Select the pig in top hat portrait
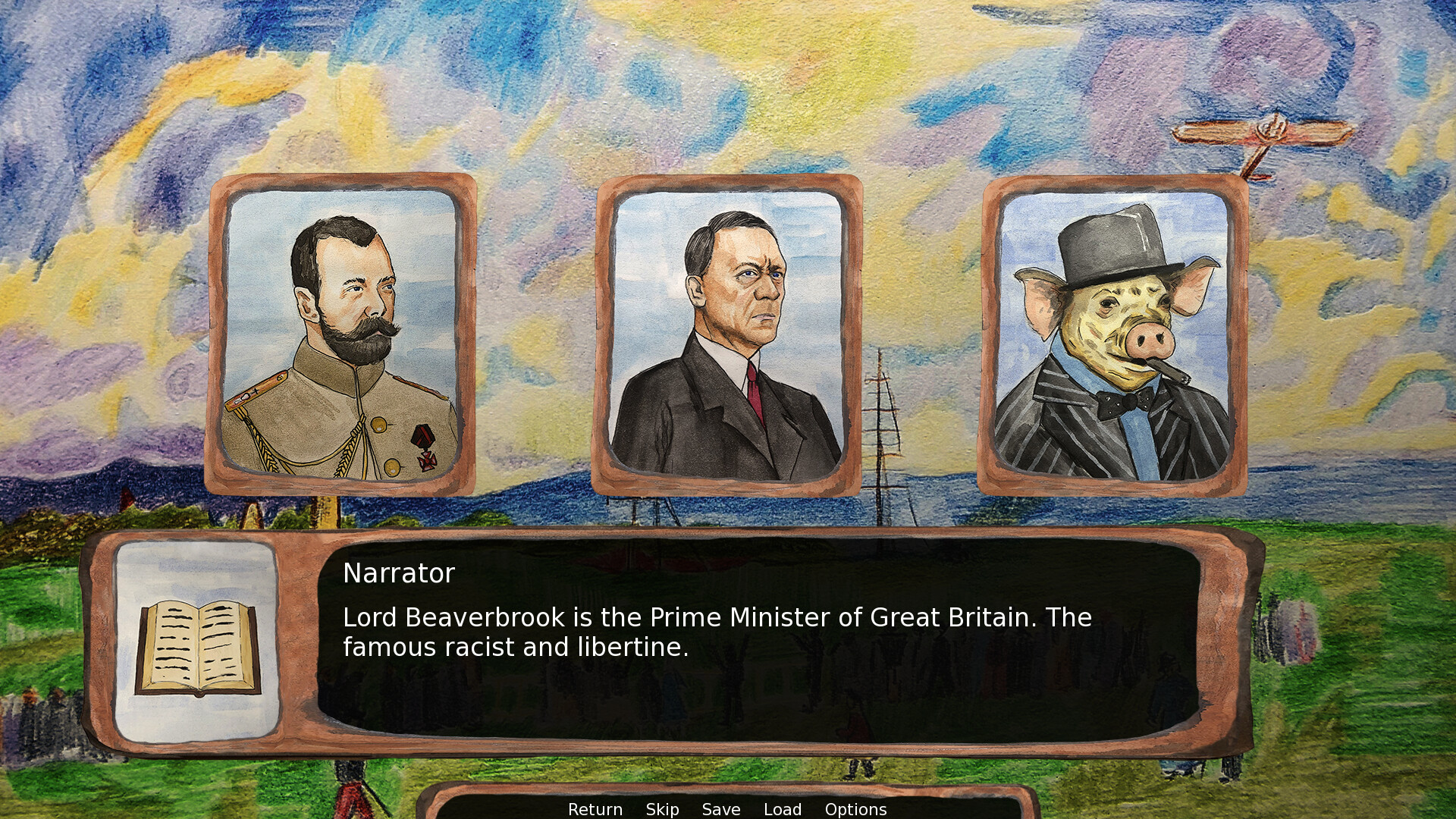1456x819 pixels. click(1111, 334)
